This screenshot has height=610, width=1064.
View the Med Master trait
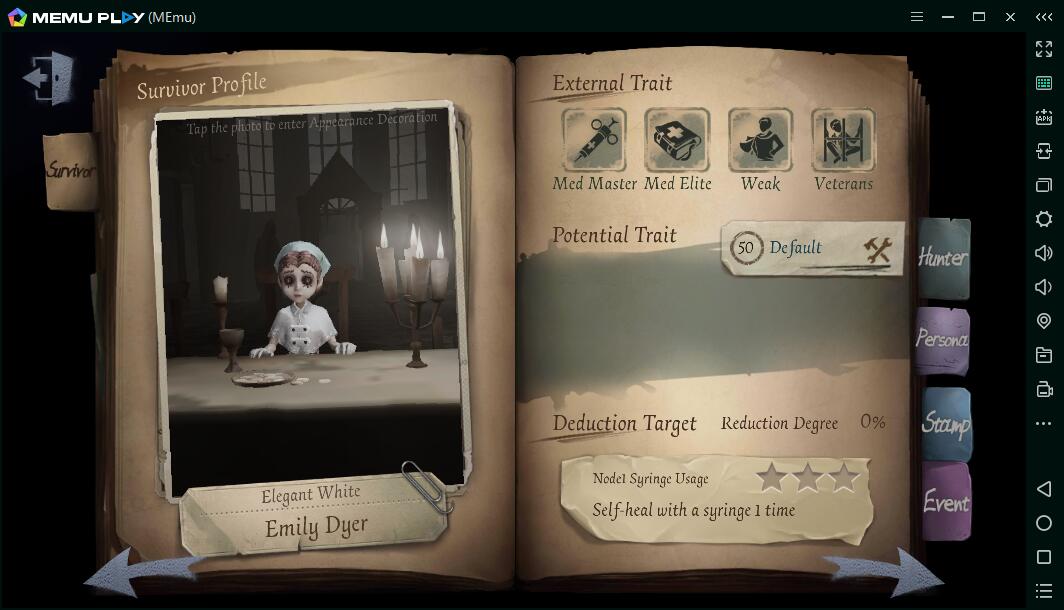click(x=594, y=140)
